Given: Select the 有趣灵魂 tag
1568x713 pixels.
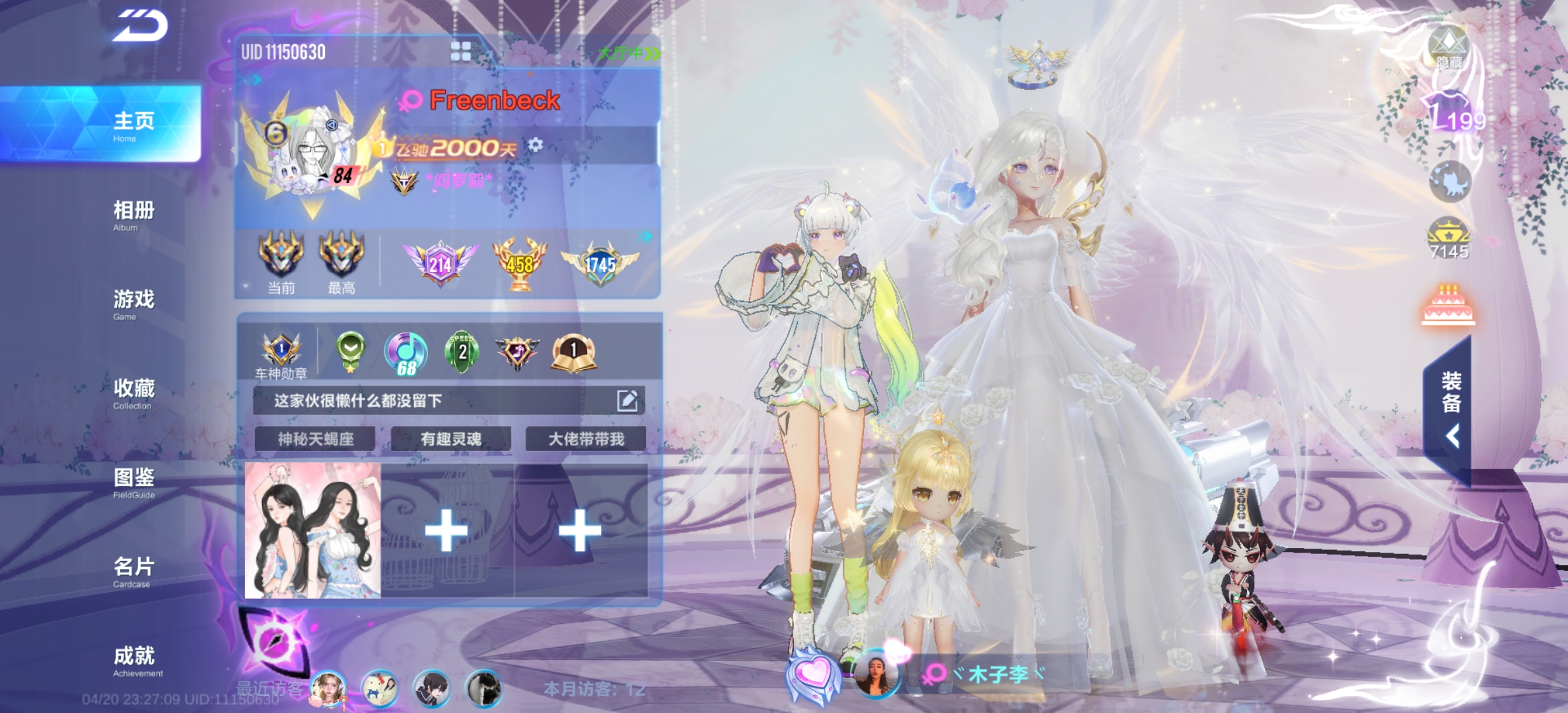Looking at the screenshot, I should coord(450,439).
